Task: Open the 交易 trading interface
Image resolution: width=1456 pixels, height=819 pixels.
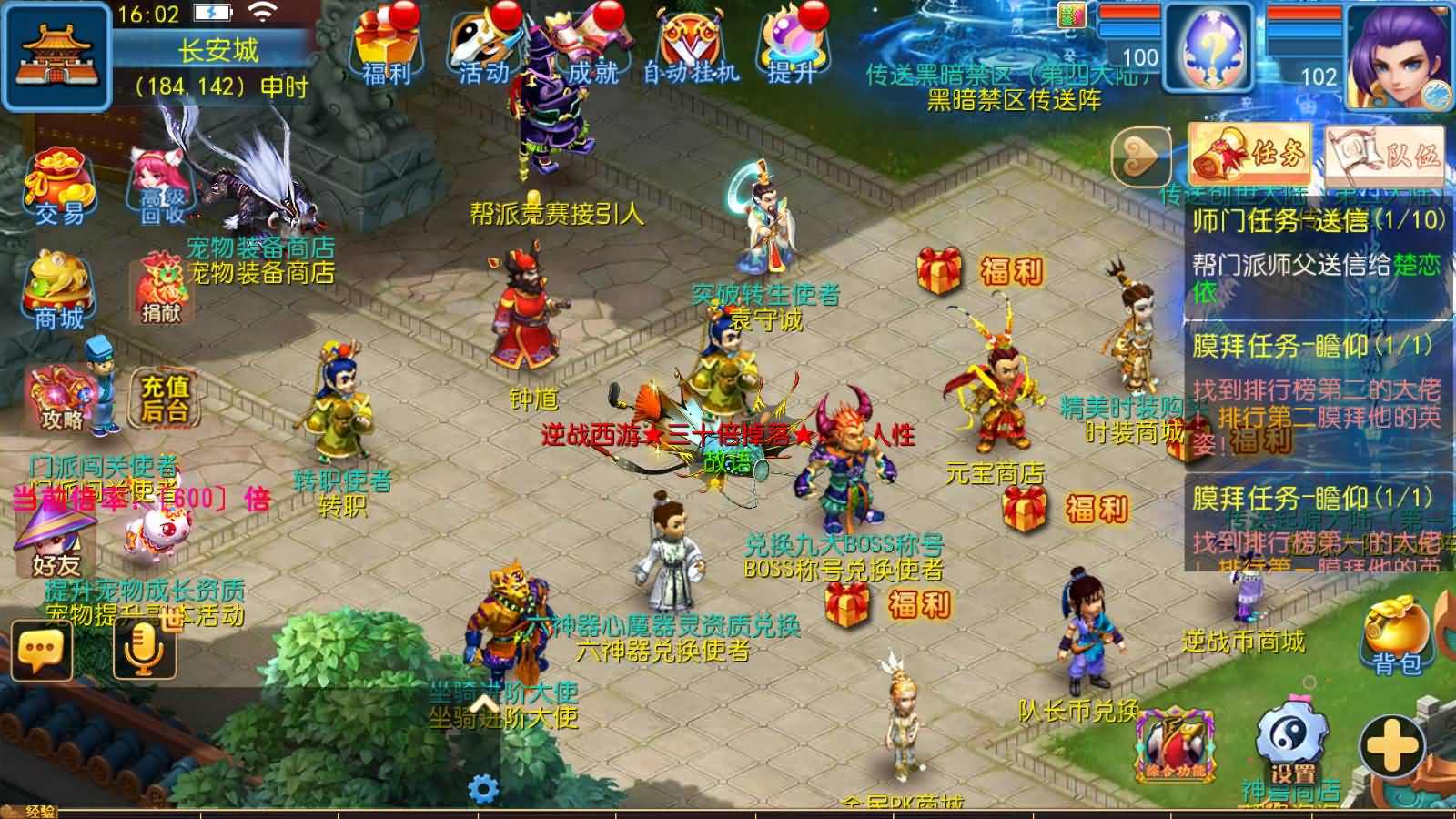Action: click(x=59, y=187)
